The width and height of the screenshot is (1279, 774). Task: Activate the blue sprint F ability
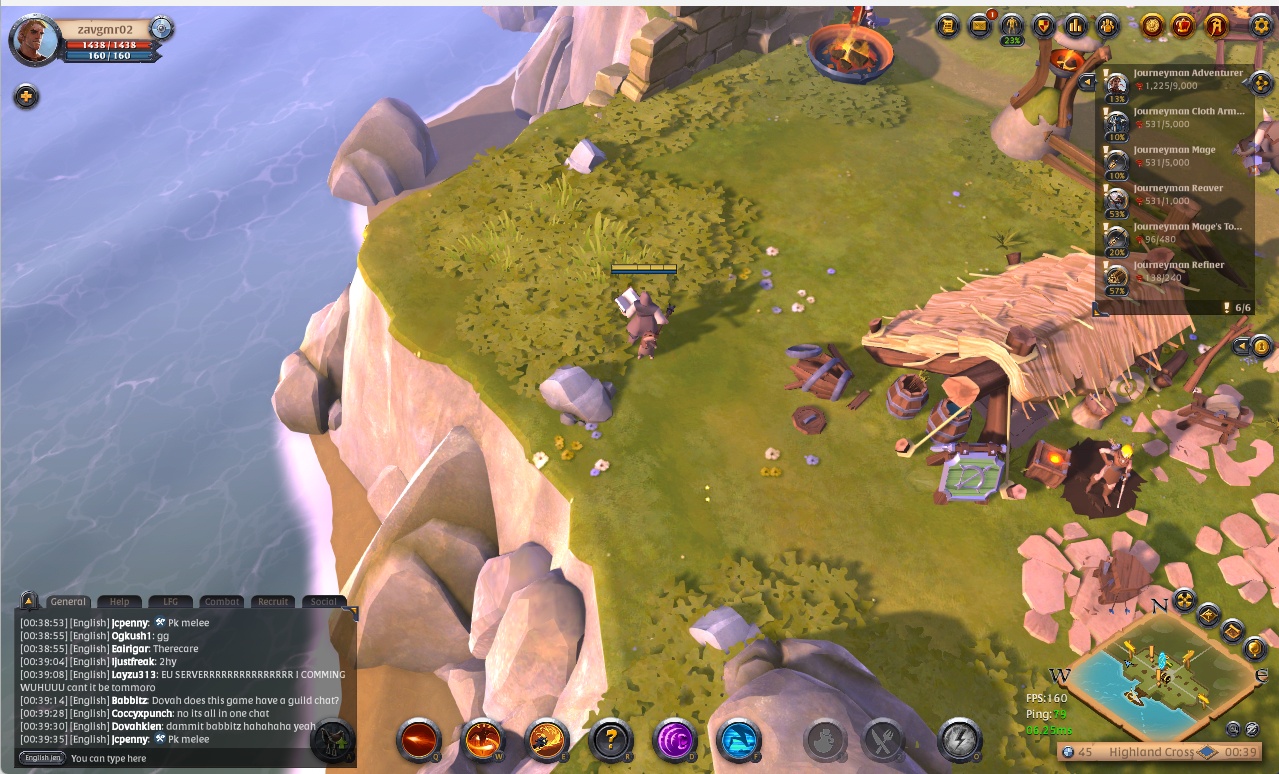738,741
